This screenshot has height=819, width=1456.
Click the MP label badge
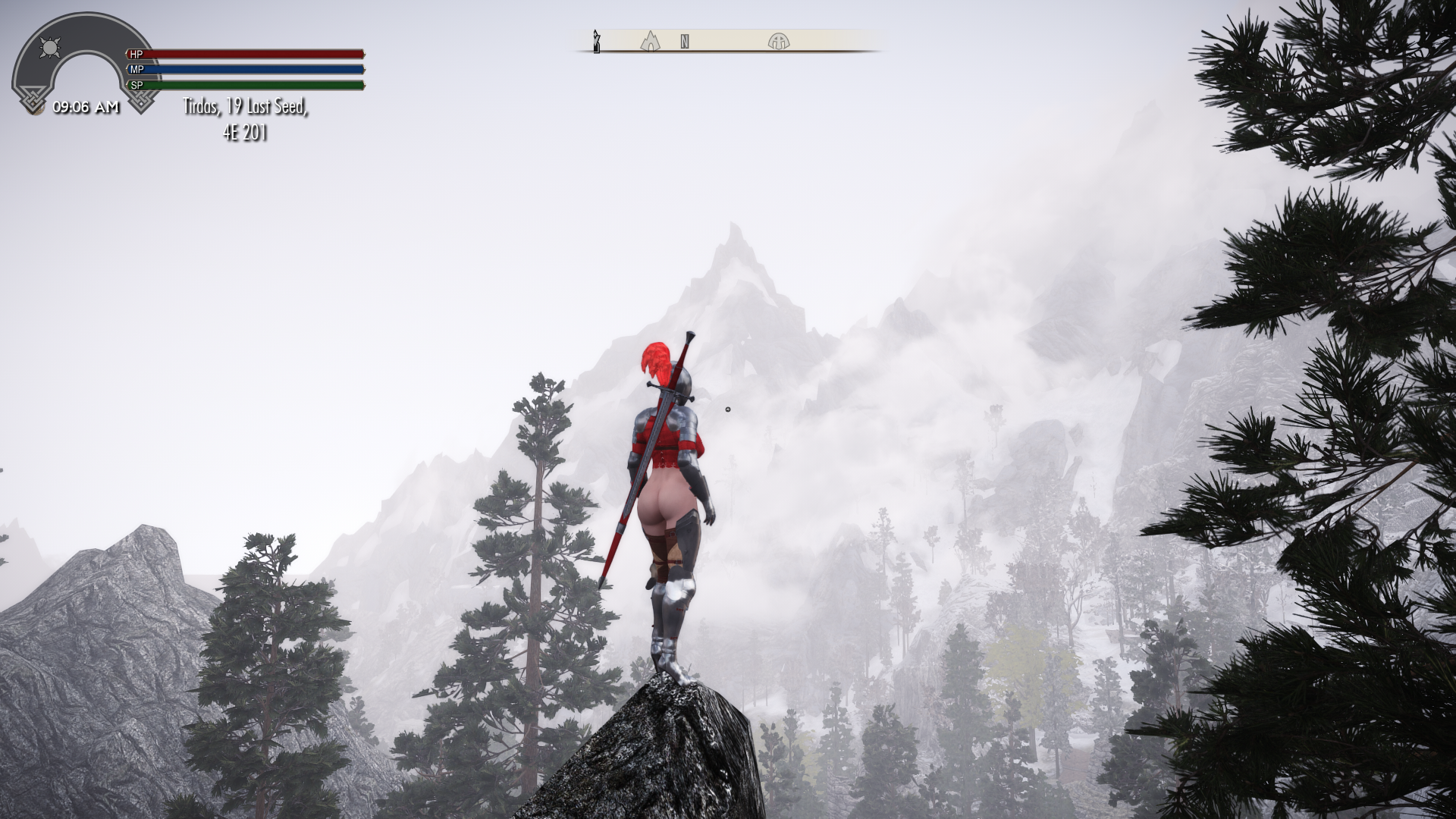(x=136, y=68)
